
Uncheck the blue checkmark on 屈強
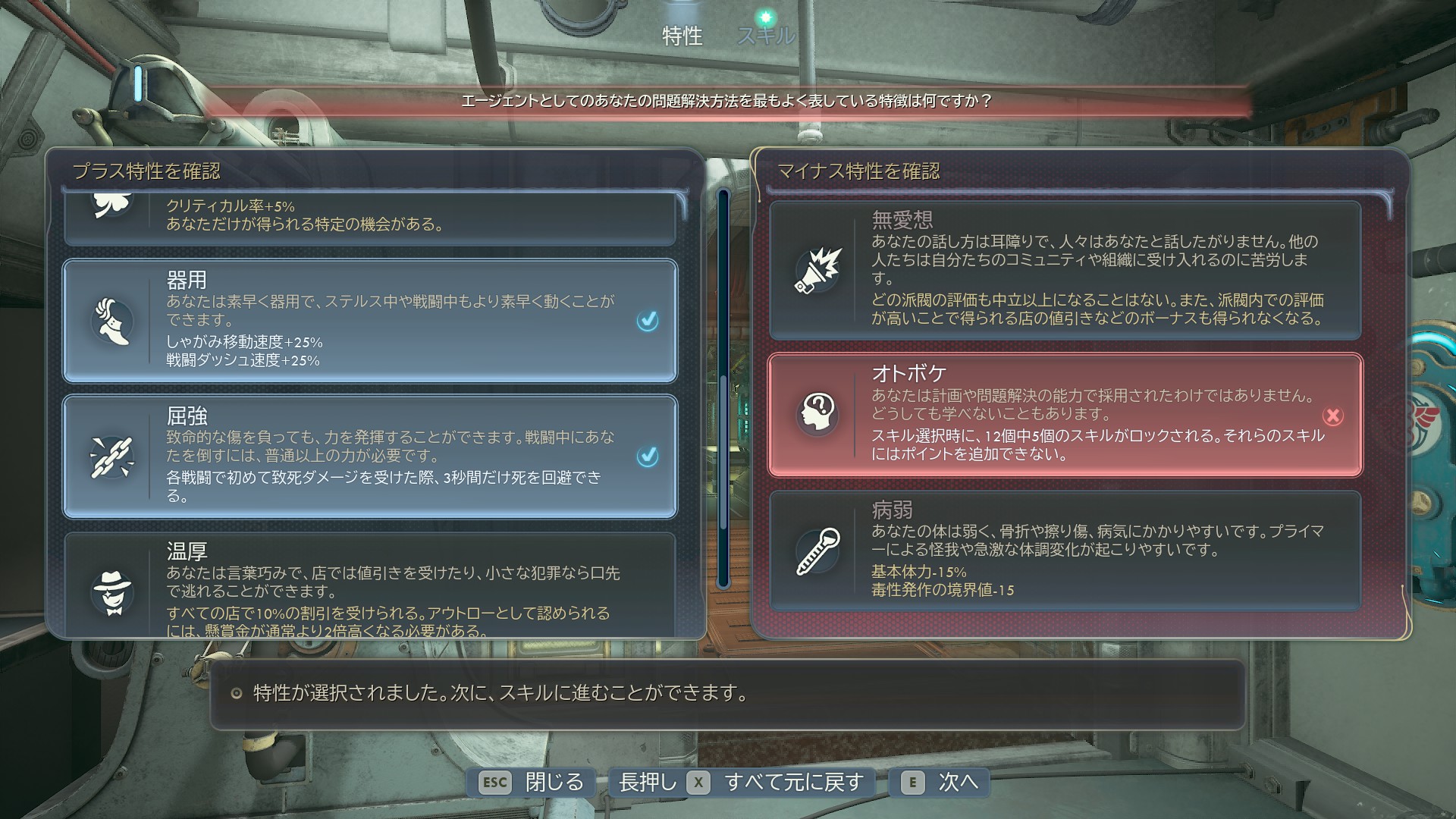[648, 456]
